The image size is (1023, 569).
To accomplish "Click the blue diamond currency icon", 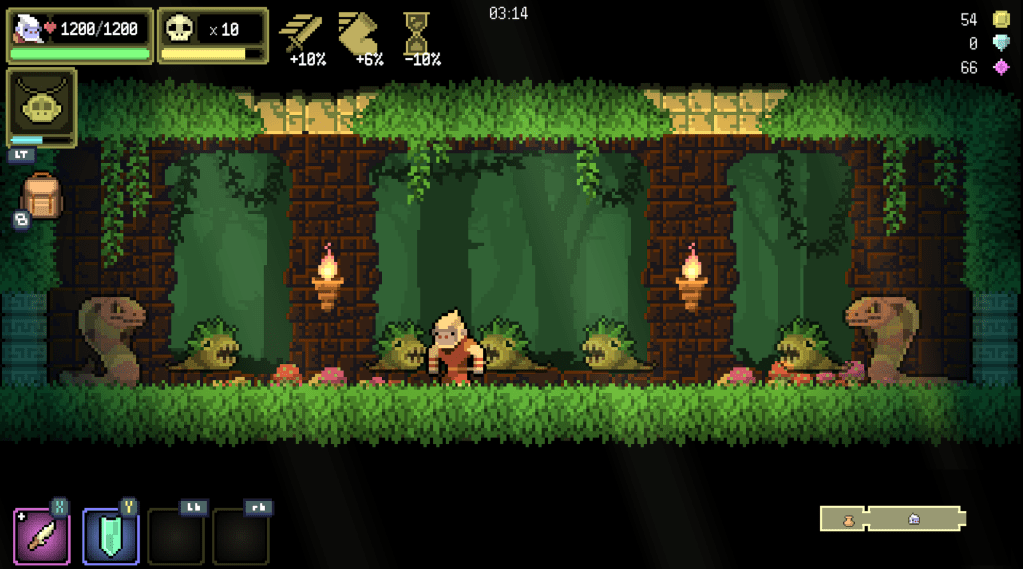I will [x=1000, y=44].
